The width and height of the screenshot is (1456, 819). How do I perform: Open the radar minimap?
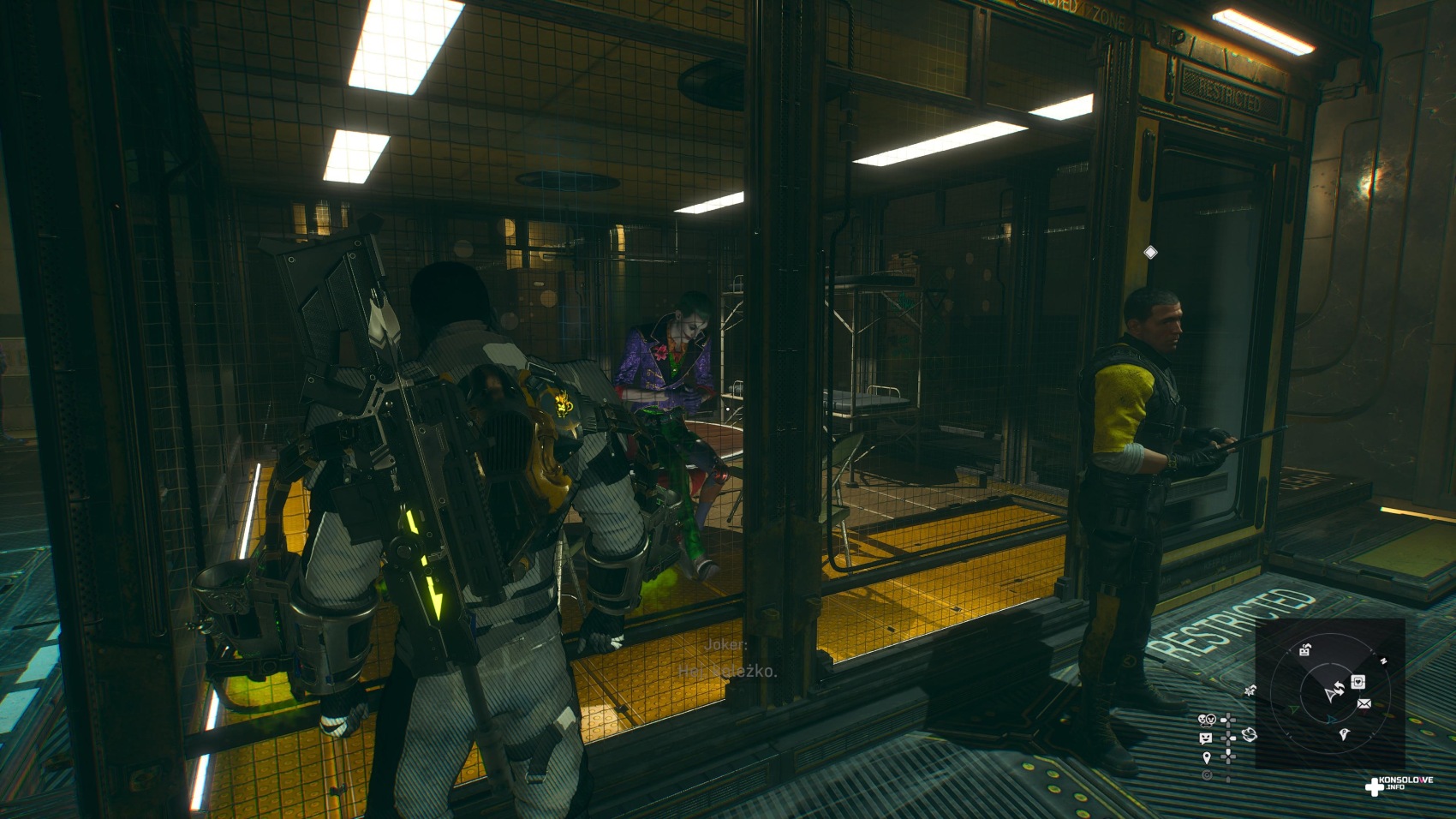pyautogui.click(x=1330, y=693)
